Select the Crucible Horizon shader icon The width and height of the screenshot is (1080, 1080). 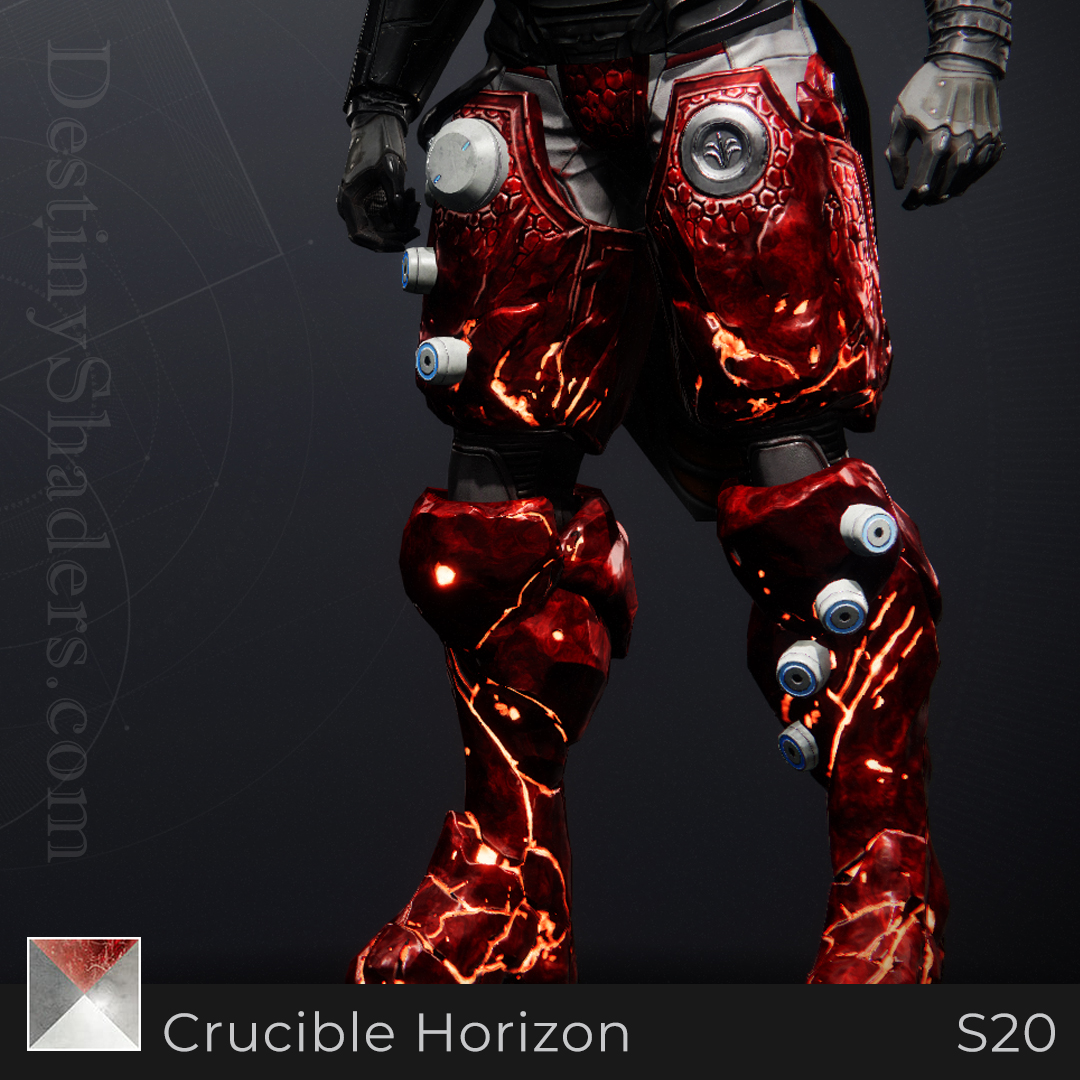(84, 994)
